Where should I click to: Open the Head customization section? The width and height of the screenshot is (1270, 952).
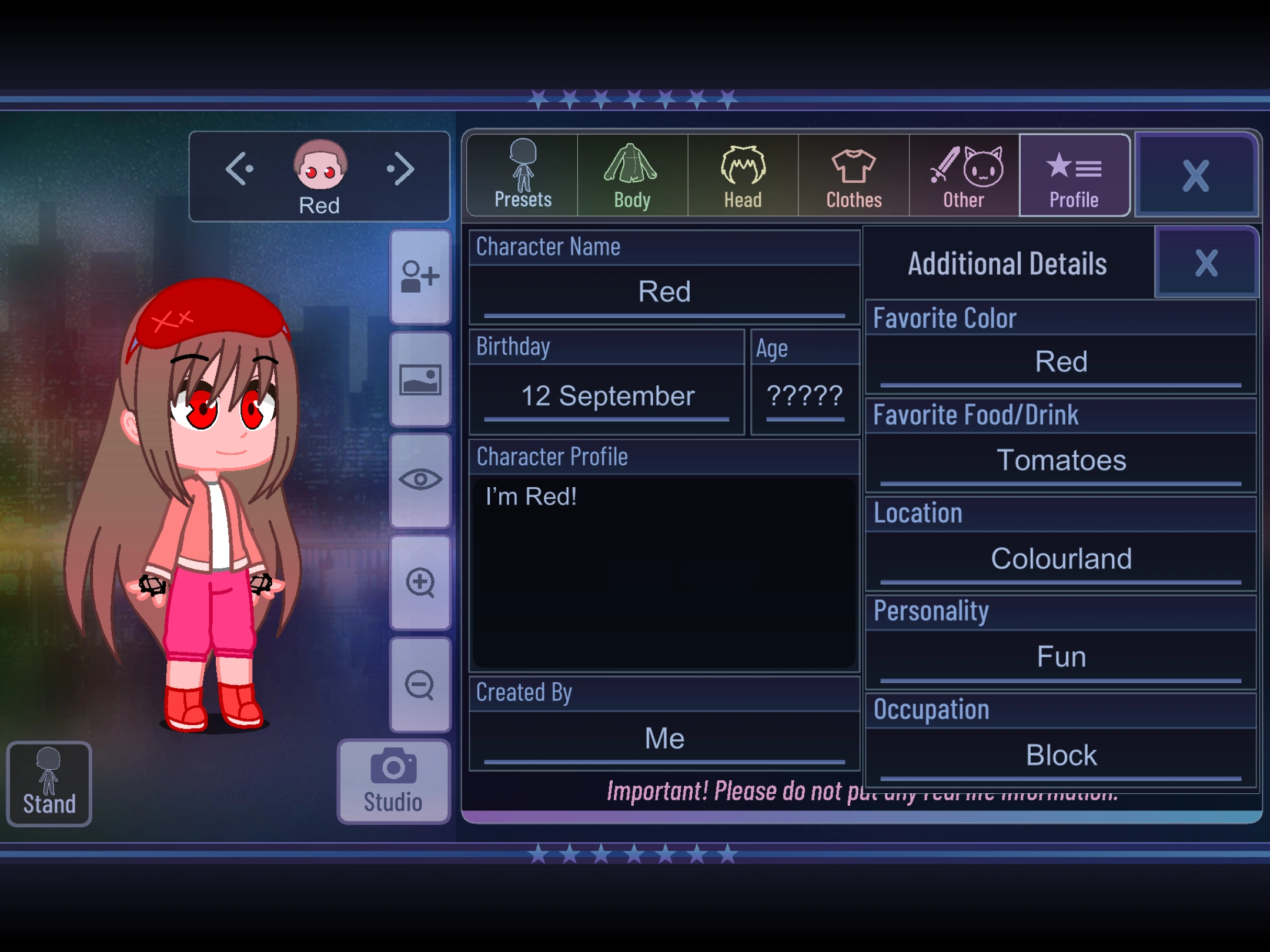tap(742, 173)
